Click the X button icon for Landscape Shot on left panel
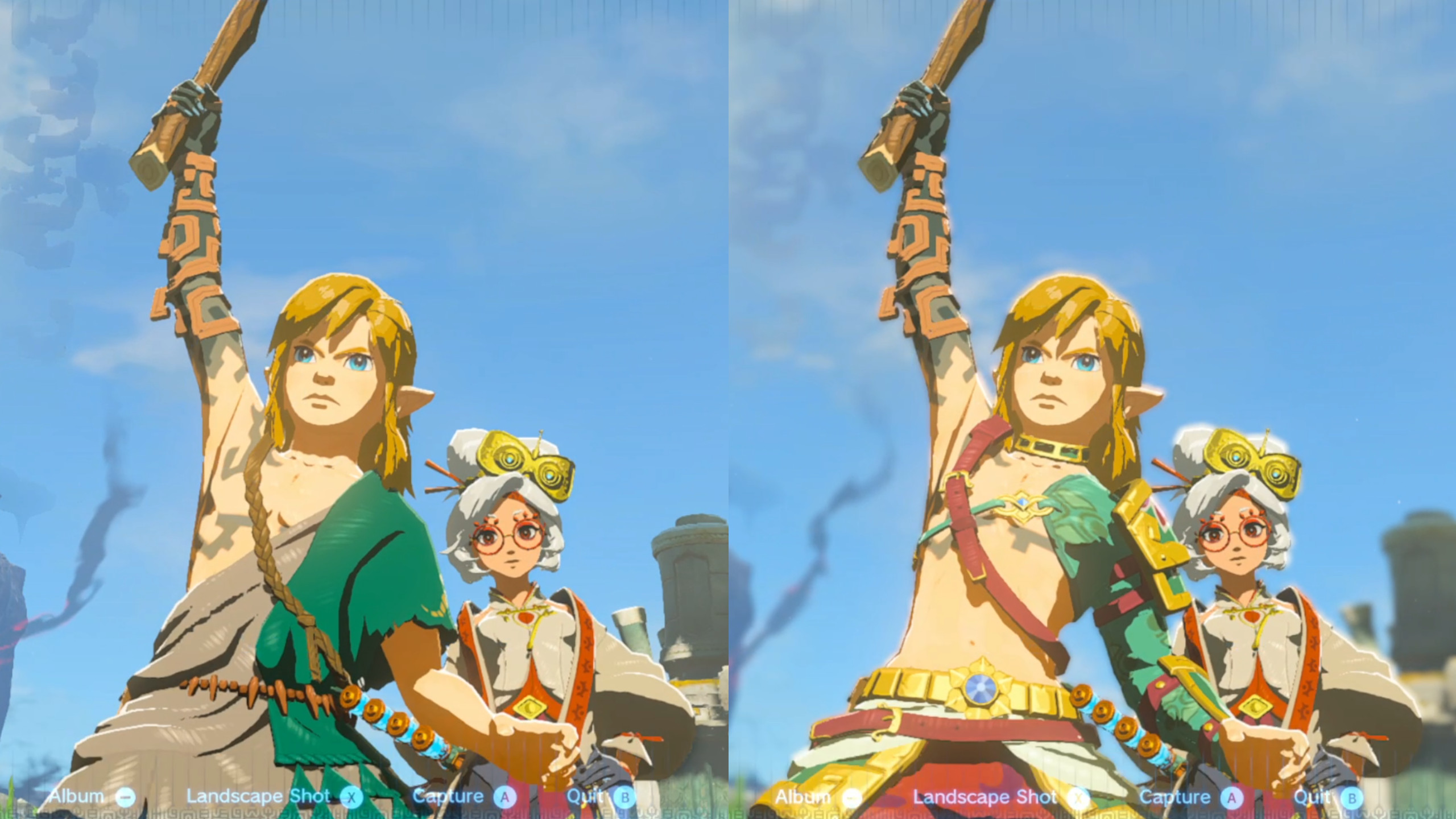This screenshot has width=1456, height=819. click(x=353, y=796)
